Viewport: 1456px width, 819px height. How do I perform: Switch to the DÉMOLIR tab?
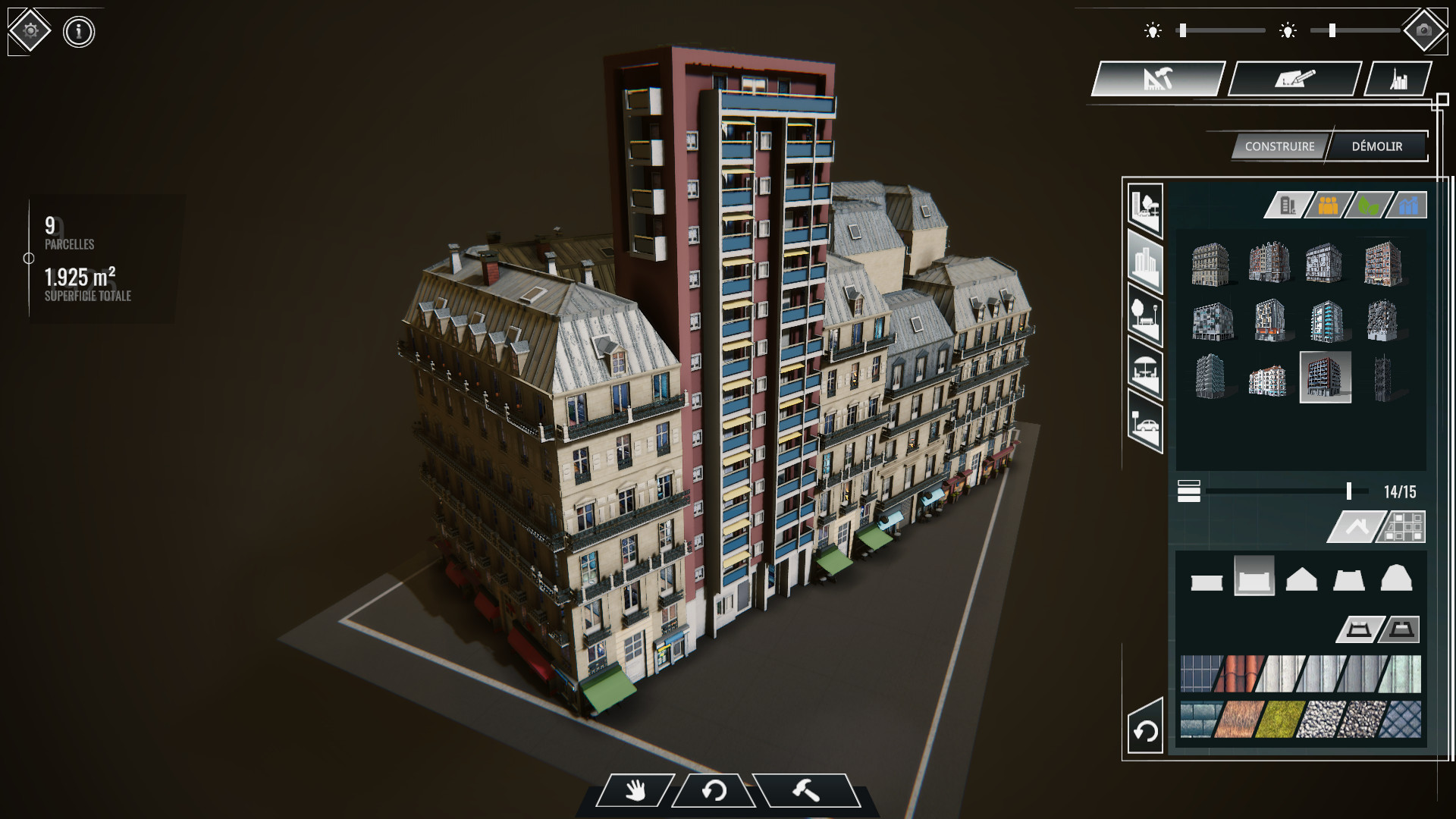1376,146
